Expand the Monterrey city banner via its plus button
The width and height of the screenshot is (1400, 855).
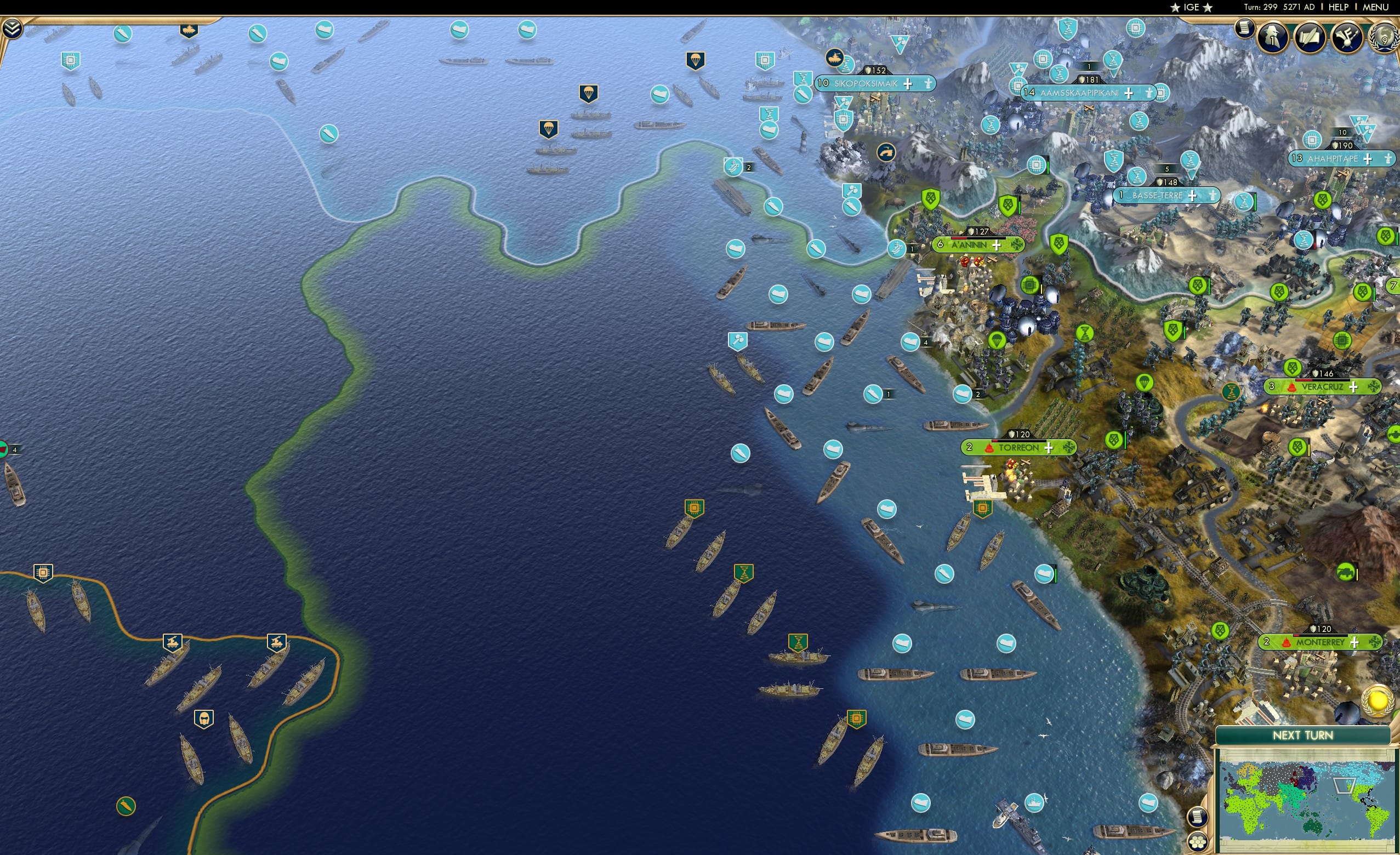click(x=1355, y=643)
